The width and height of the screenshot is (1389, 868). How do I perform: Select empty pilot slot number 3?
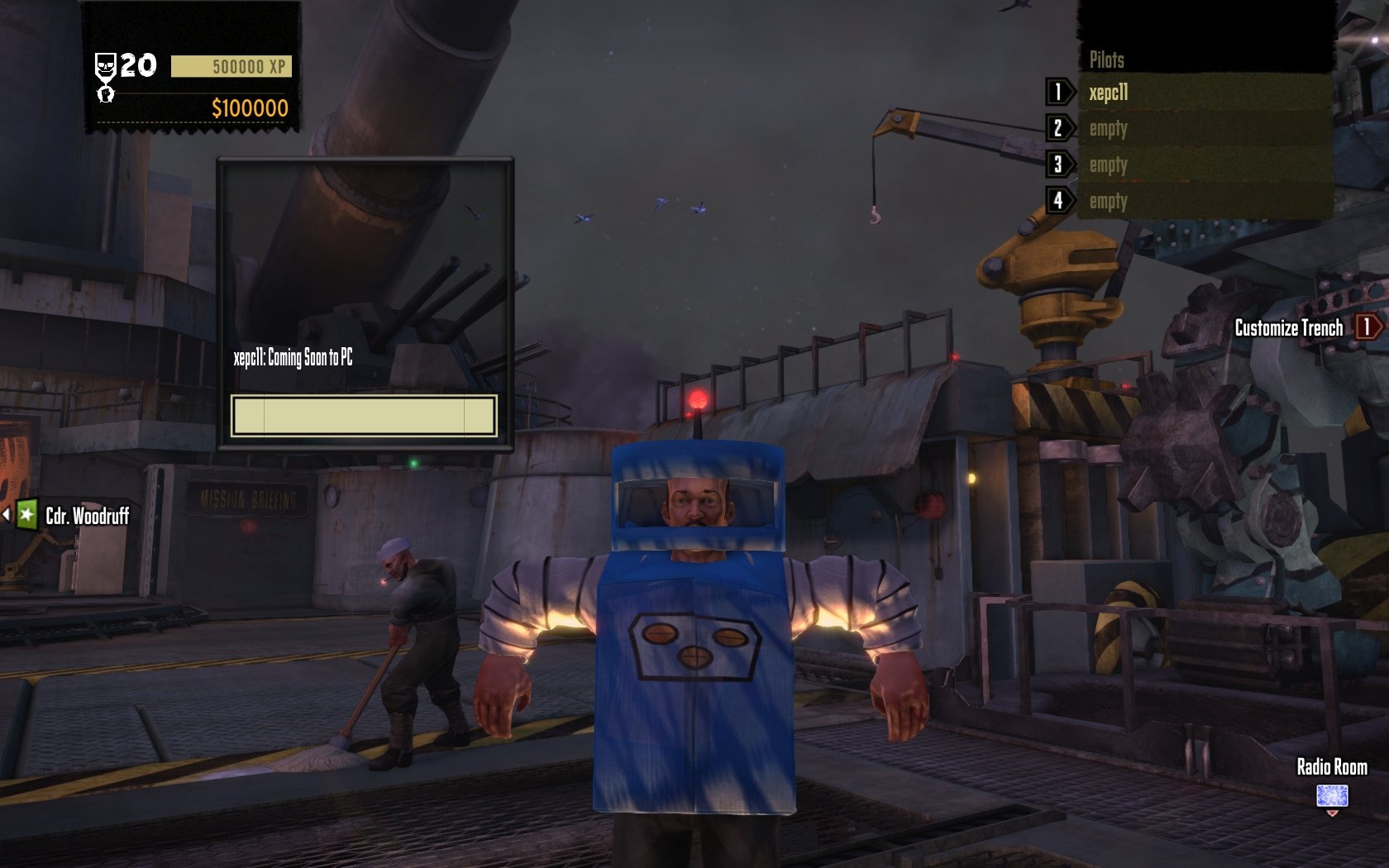[x=1204, y=165]
